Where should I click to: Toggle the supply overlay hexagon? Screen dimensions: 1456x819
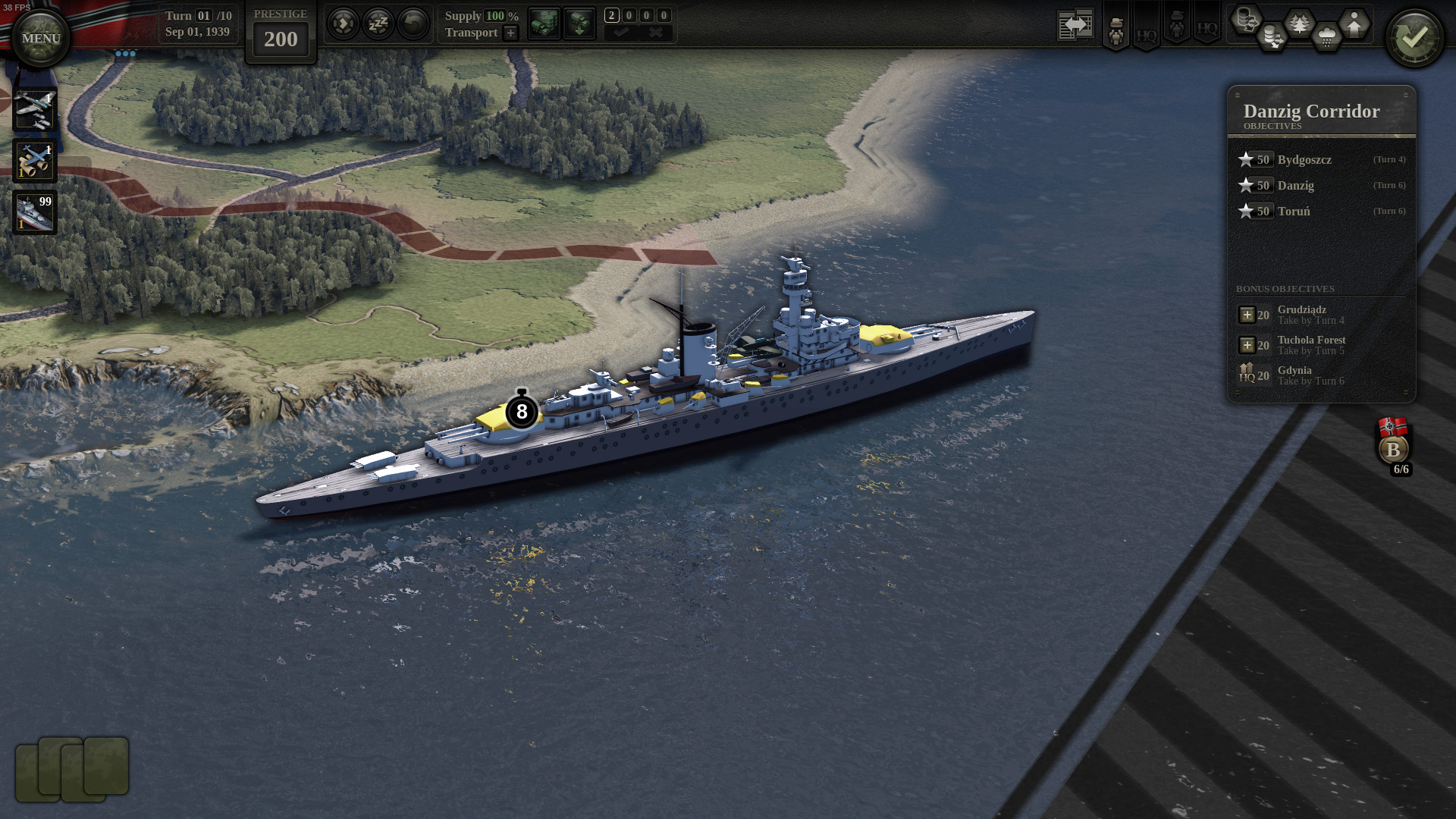(x=1247, y=20)
